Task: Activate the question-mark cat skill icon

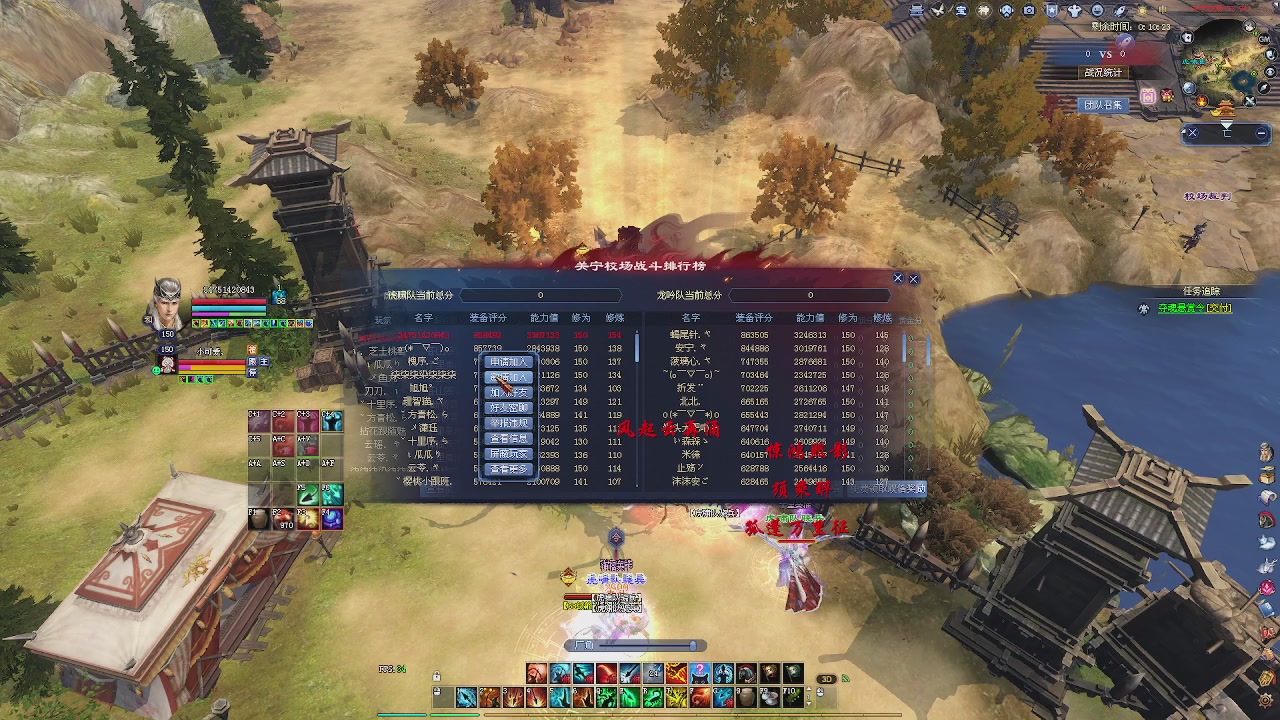Action: click(x=700, y=673)
